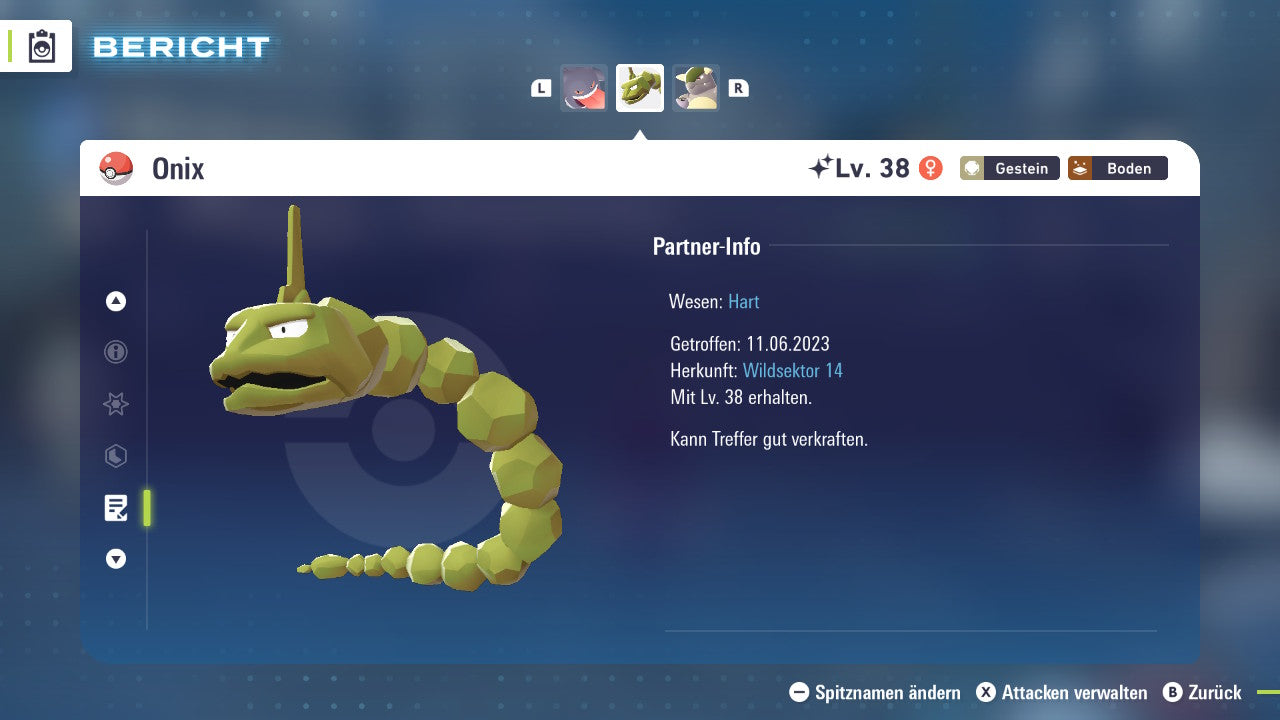The image size is (1280, 720).
Task: Select the Onix thumbnail tab at top
Action: (639, 88)
